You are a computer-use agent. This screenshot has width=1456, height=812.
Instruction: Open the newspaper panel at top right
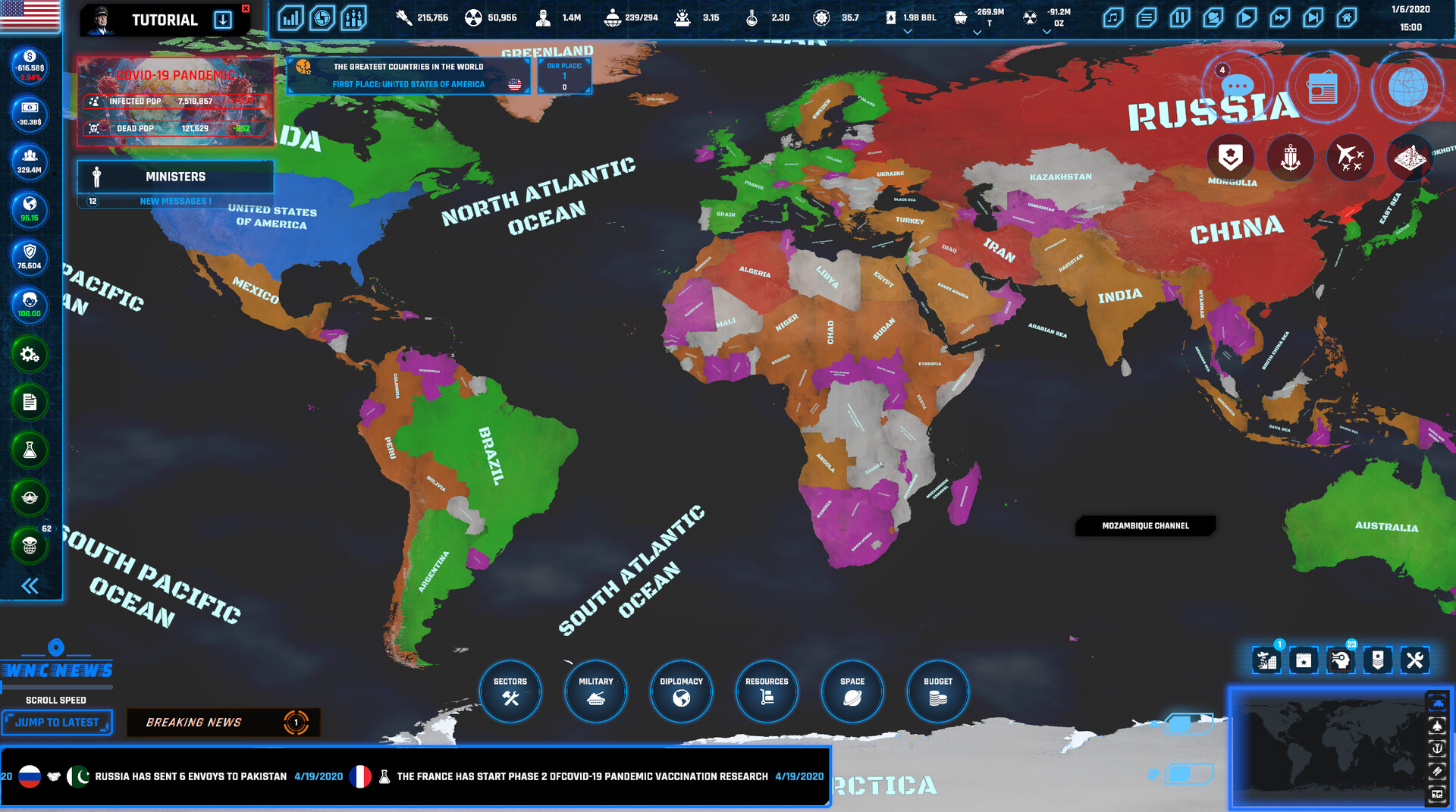(1324, 86)
